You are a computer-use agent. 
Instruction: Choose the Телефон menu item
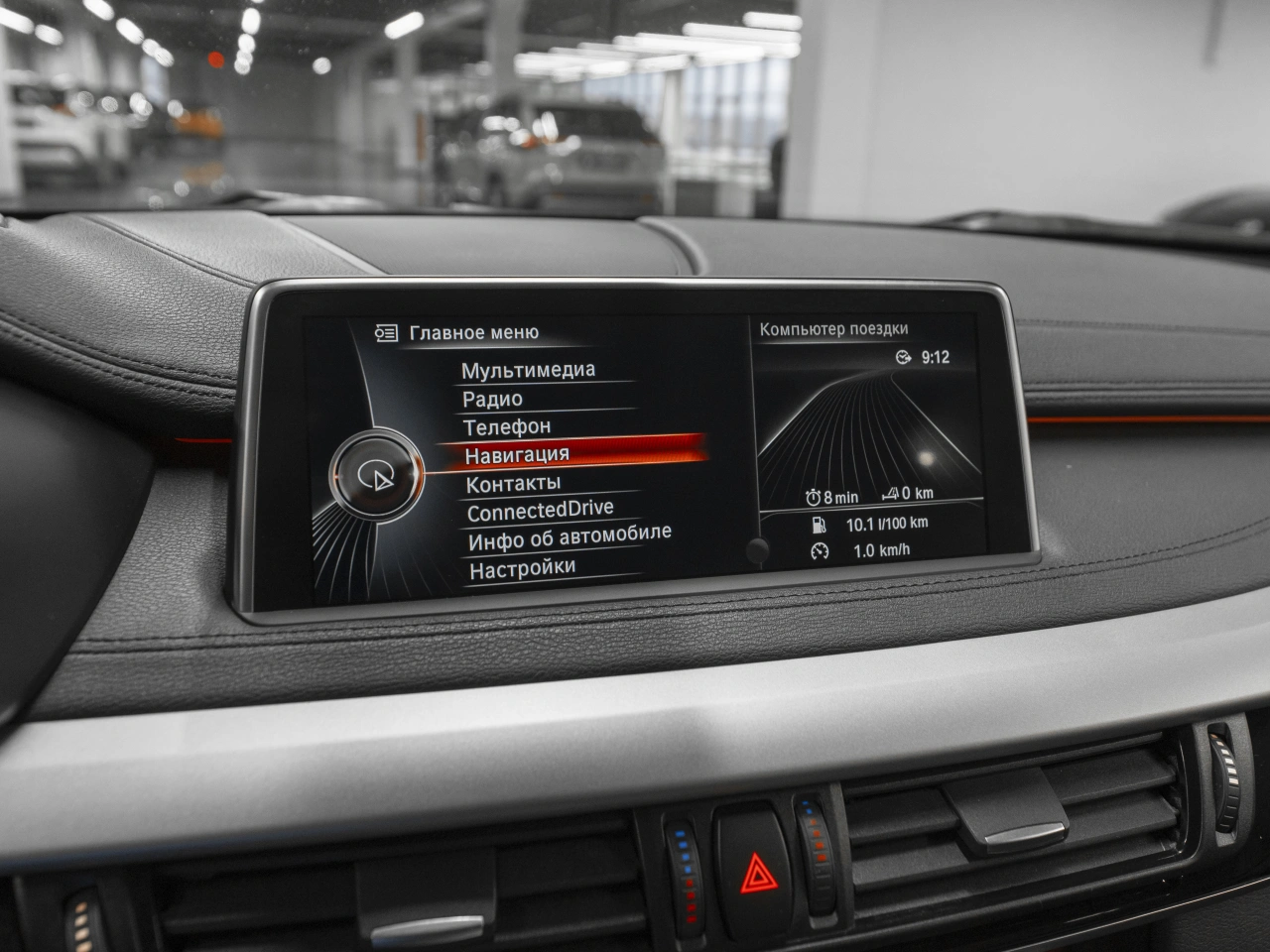507,426
